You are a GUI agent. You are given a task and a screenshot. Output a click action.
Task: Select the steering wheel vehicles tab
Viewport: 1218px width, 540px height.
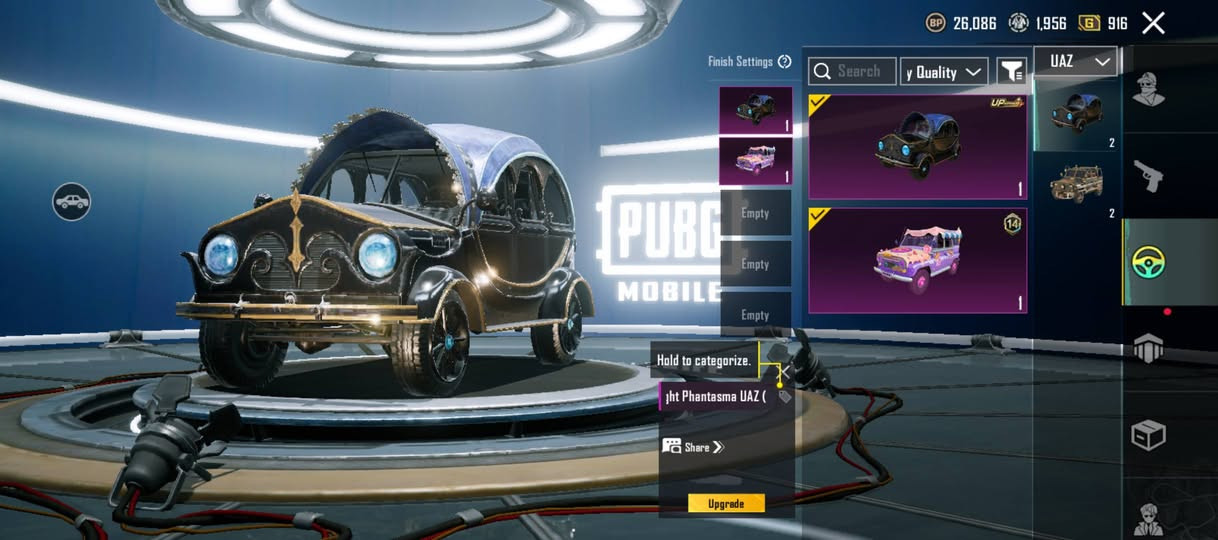coord(1148,262)
